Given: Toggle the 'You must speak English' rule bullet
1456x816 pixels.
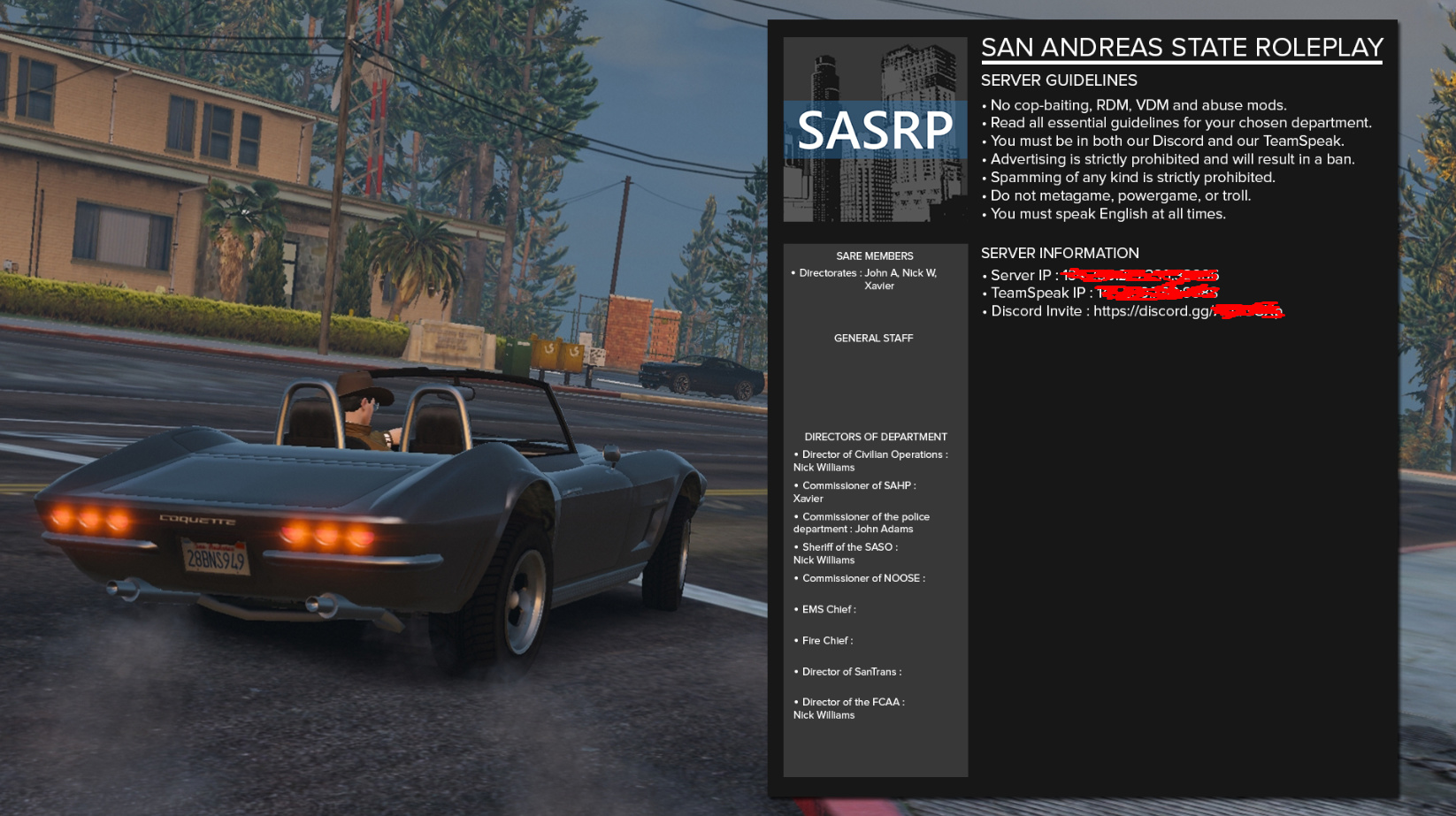Looking at the screenshot, I should [1106, 214].
